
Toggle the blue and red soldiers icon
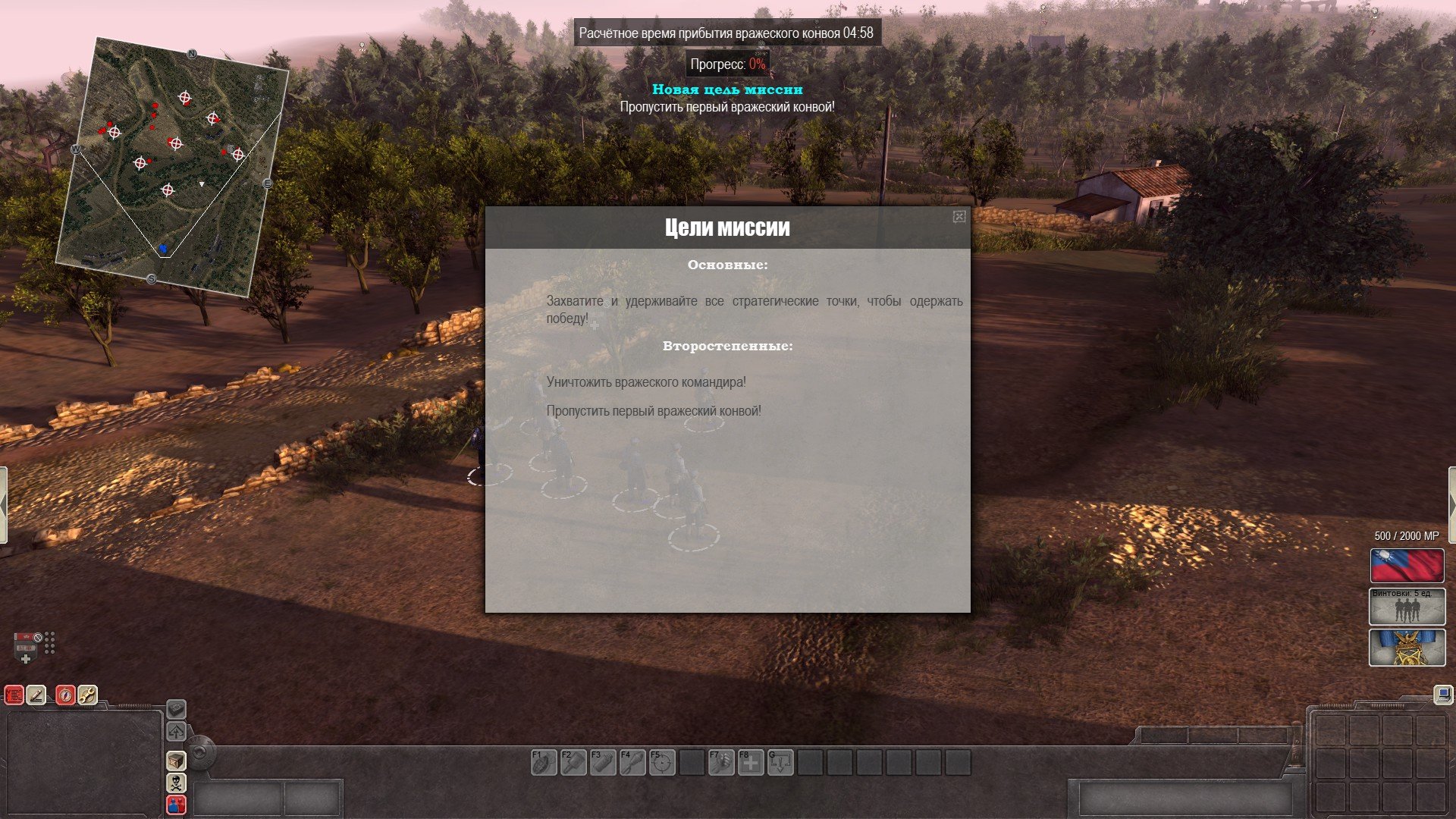[x=176, y=805]
